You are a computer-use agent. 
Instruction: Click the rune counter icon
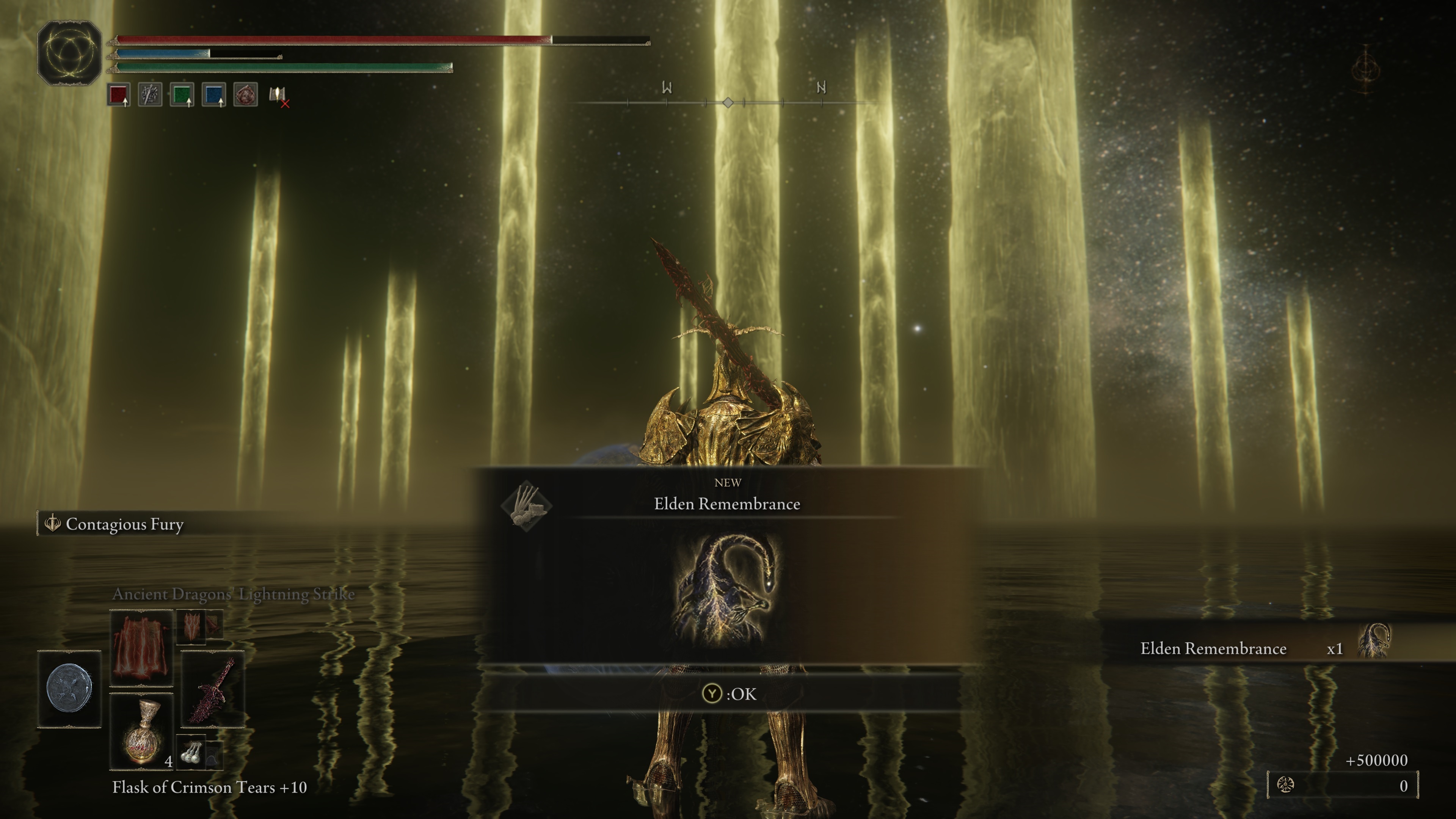coord(1285,785)
